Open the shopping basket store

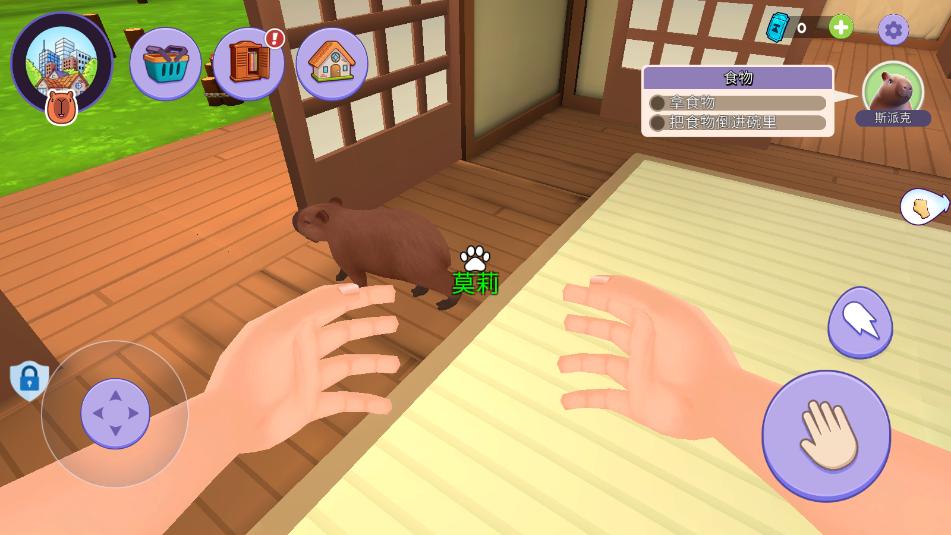[165, 63]
